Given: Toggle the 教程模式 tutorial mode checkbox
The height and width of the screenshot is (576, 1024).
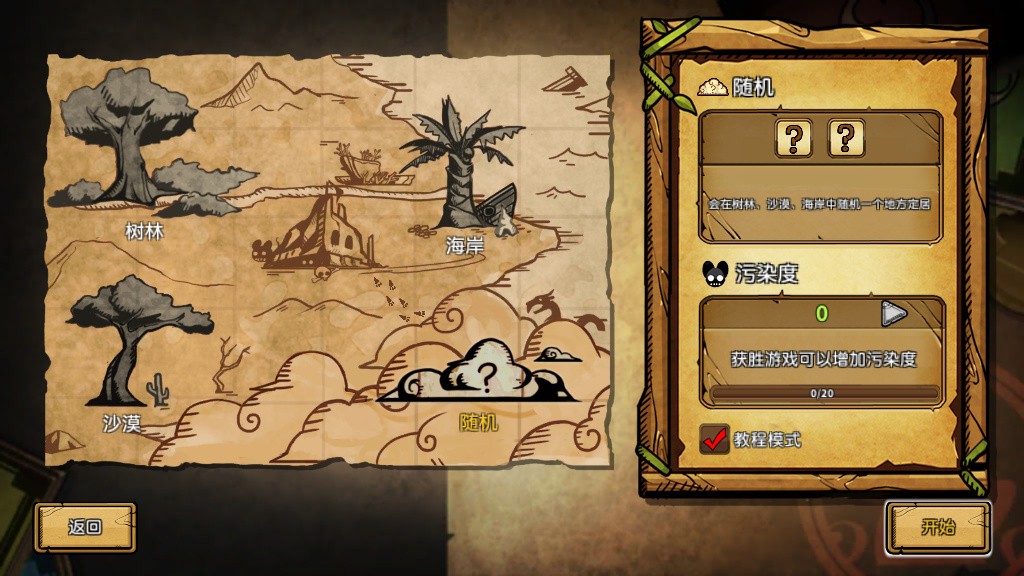Looking at the screenshot, I should click(715, 439).
